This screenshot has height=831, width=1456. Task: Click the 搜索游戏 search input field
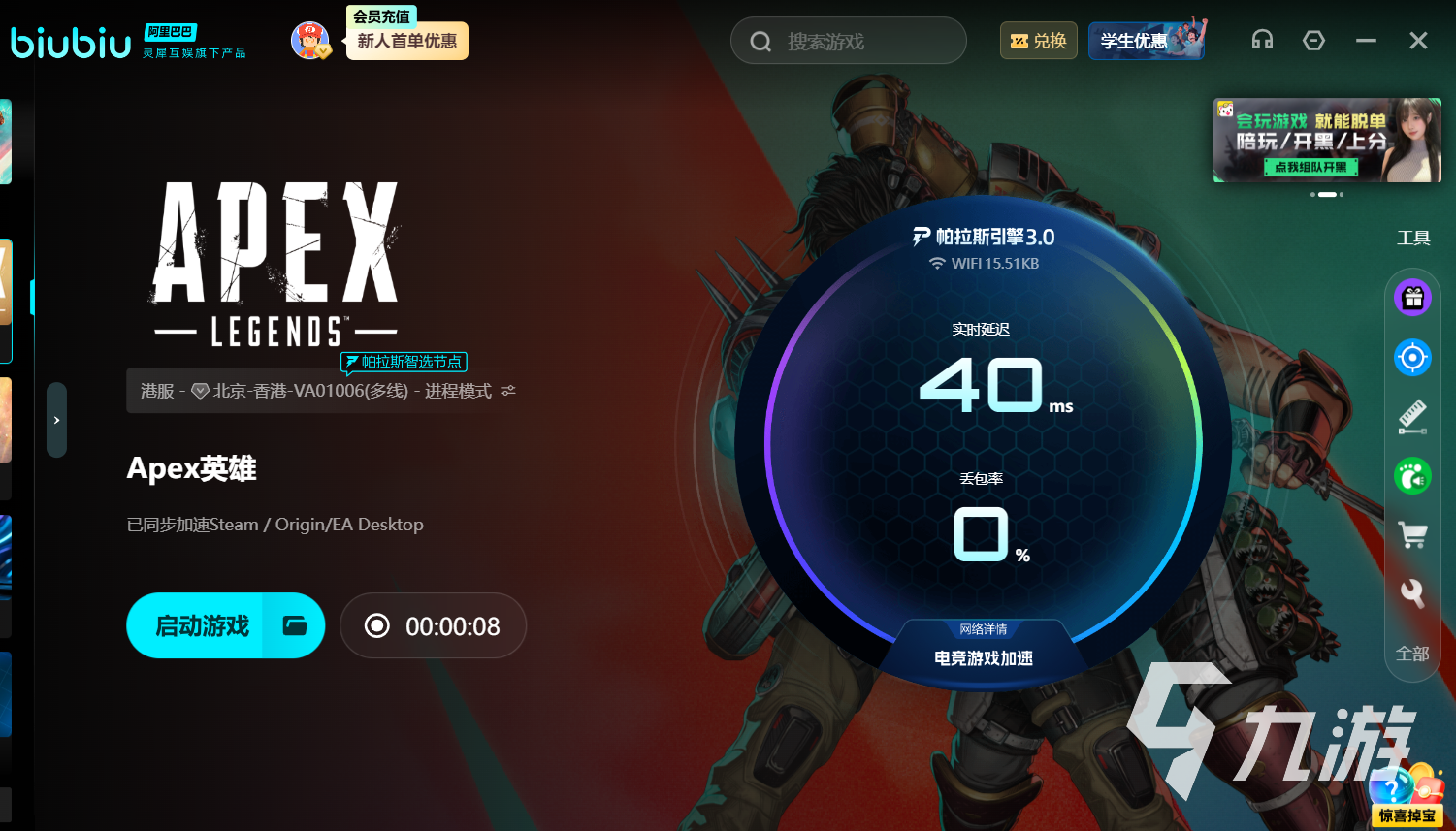click(848, 40)
